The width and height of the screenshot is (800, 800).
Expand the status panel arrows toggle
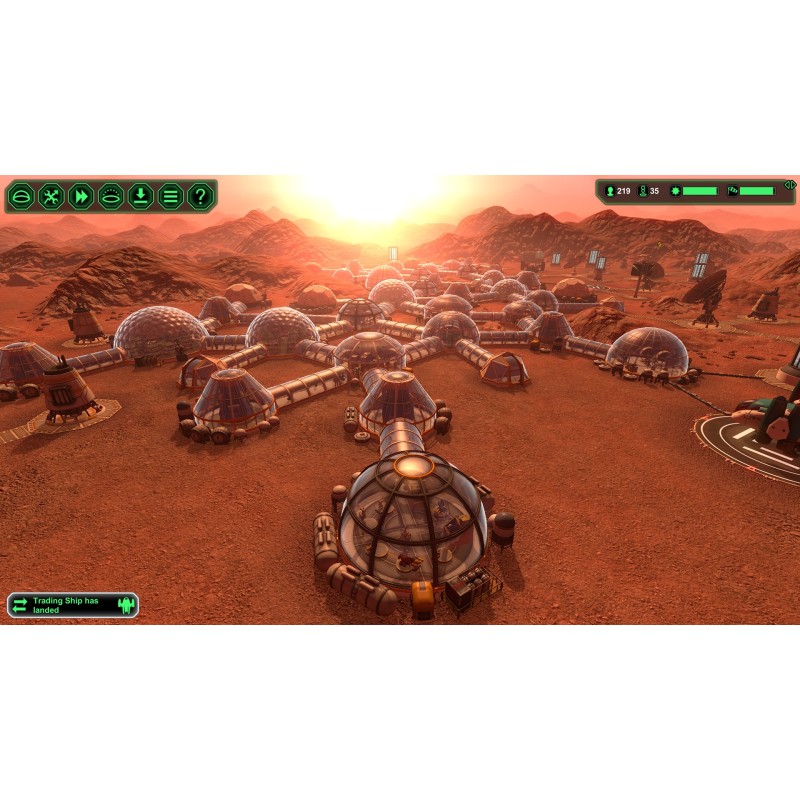(x=789, y=185)
